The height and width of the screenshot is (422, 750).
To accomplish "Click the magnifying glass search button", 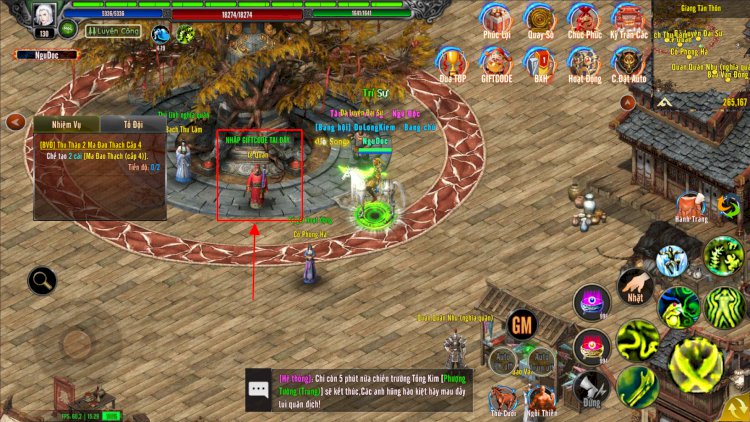I will click(x=42, y=281).
